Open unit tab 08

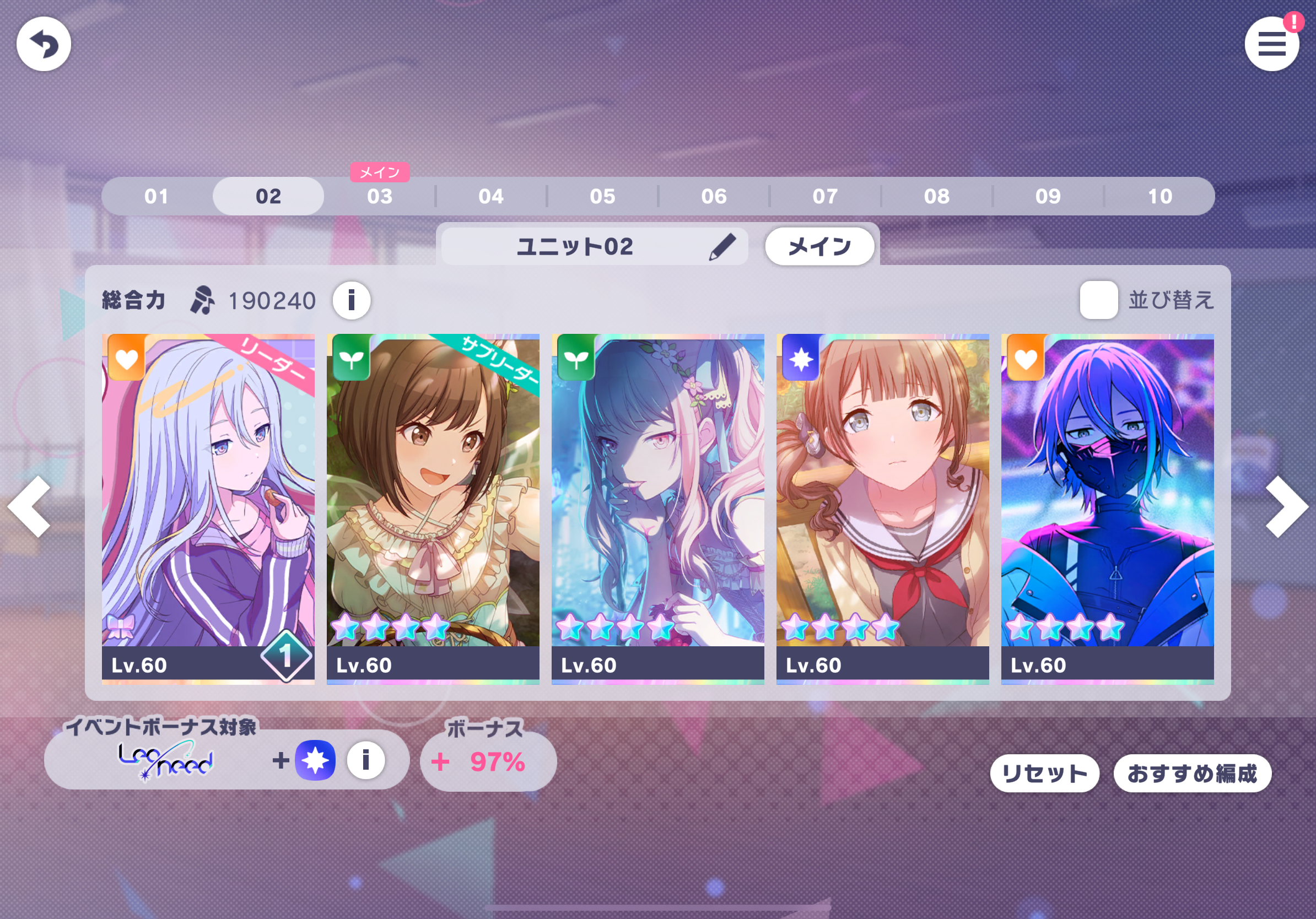[936, 197]
